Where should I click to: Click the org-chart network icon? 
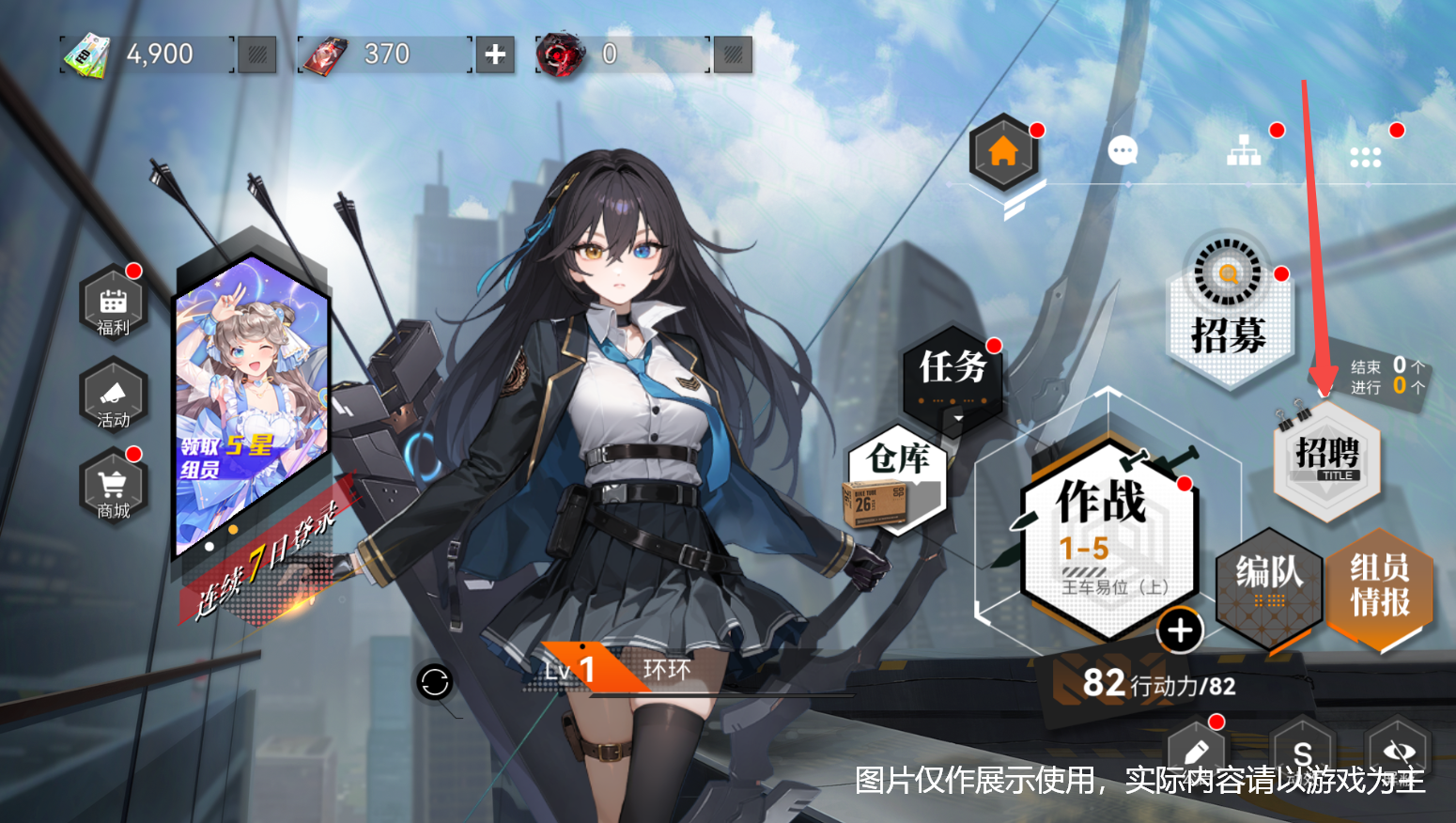click(1244, 151)
